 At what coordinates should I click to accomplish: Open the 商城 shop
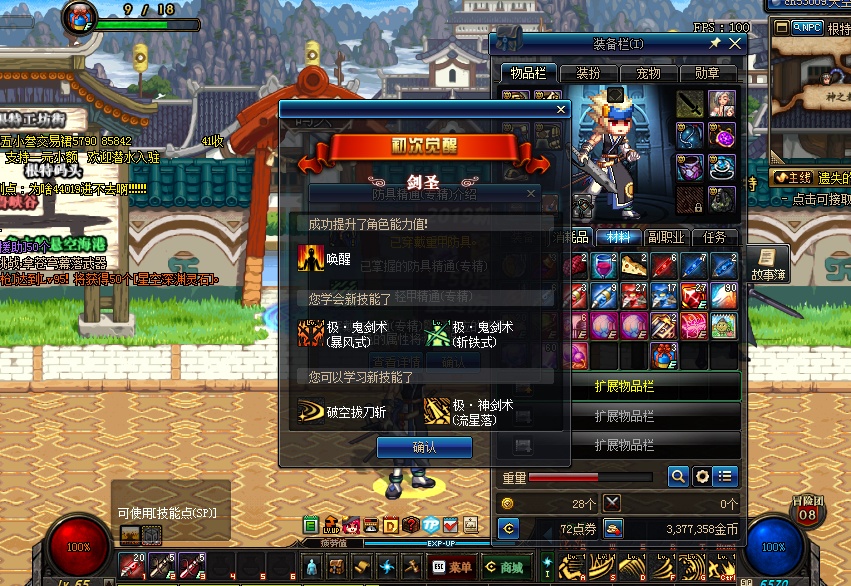(507, 567)
